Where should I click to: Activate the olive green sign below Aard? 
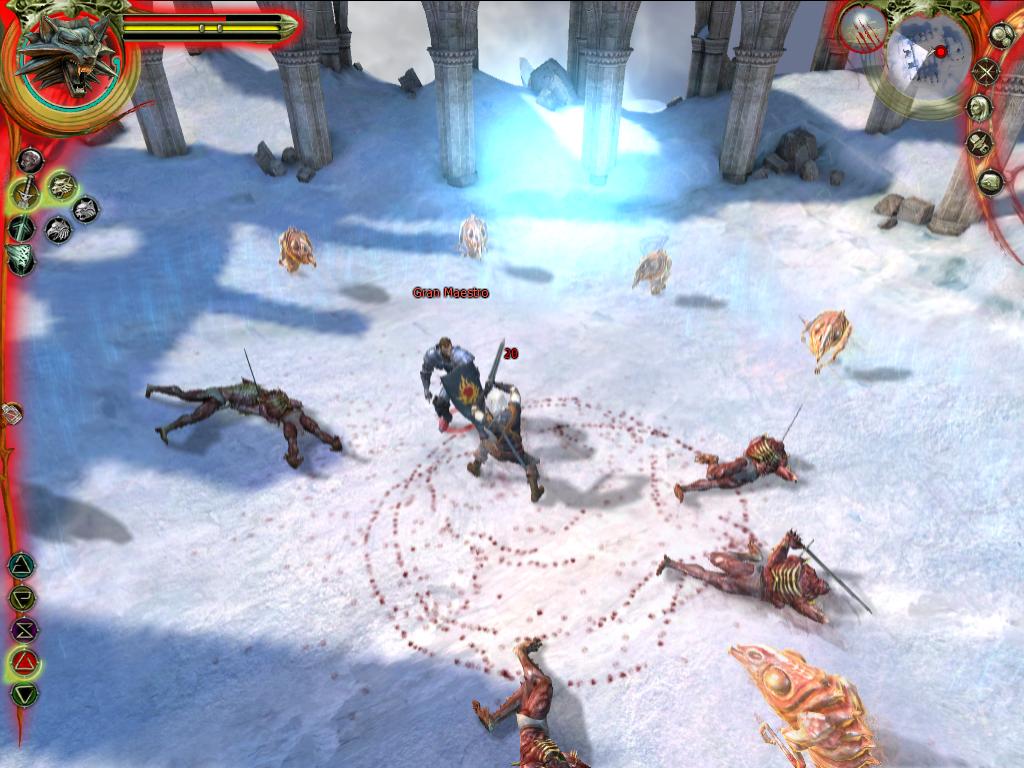(x=21, y=598)
